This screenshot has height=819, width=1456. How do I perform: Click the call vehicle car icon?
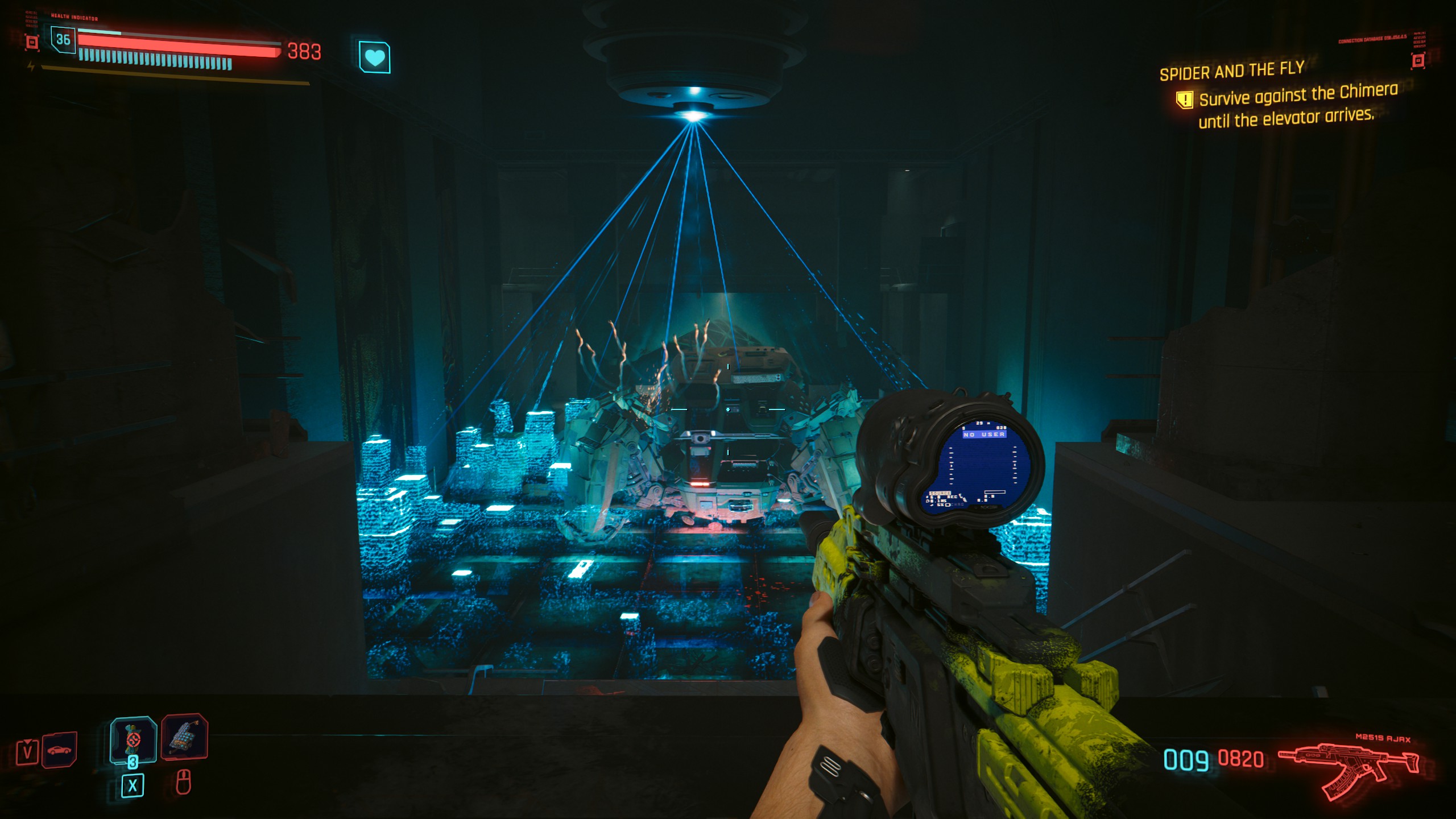point(59,750)
